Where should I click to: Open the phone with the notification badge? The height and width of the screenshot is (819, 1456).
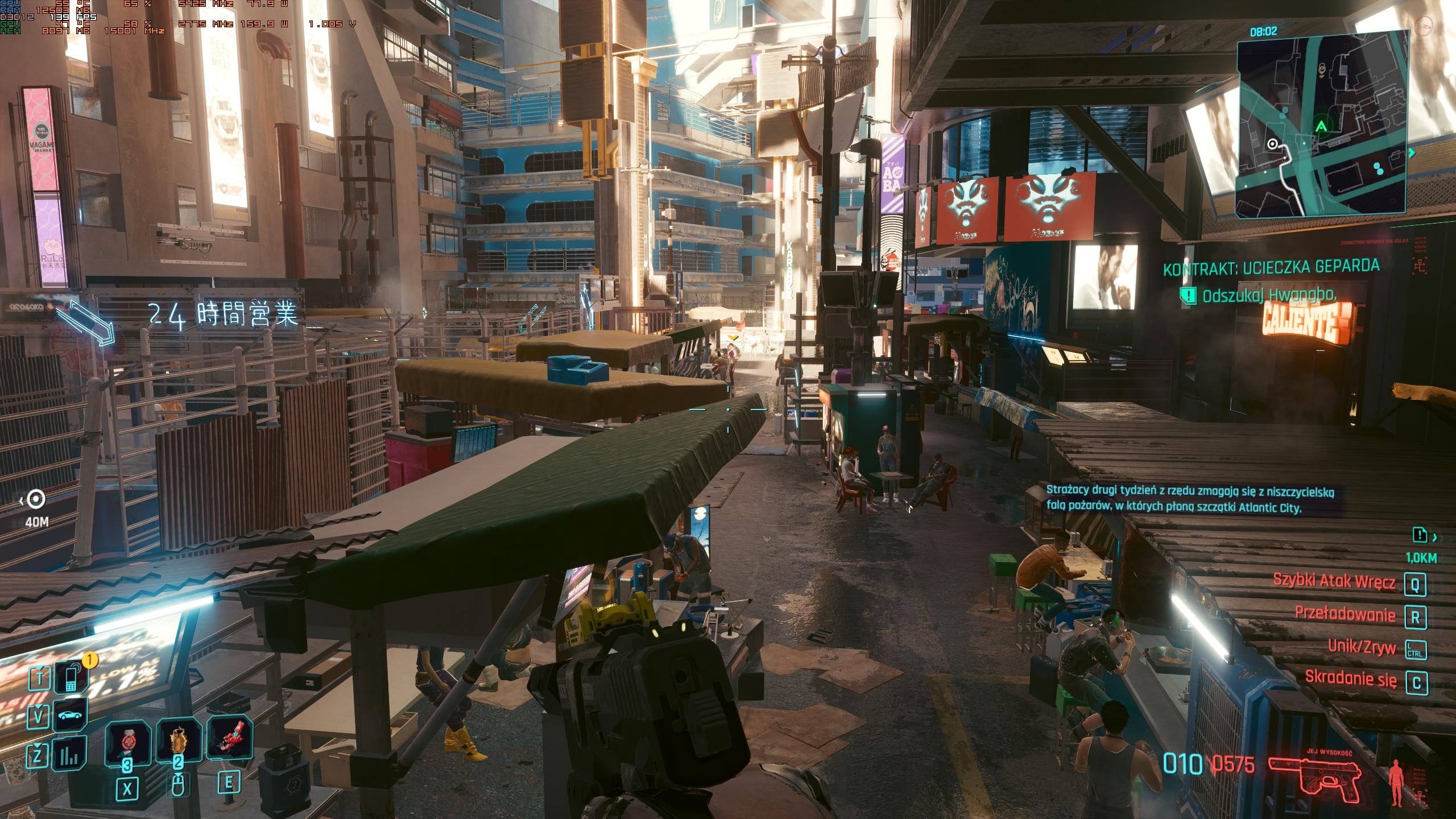click(x=71, y=677)
